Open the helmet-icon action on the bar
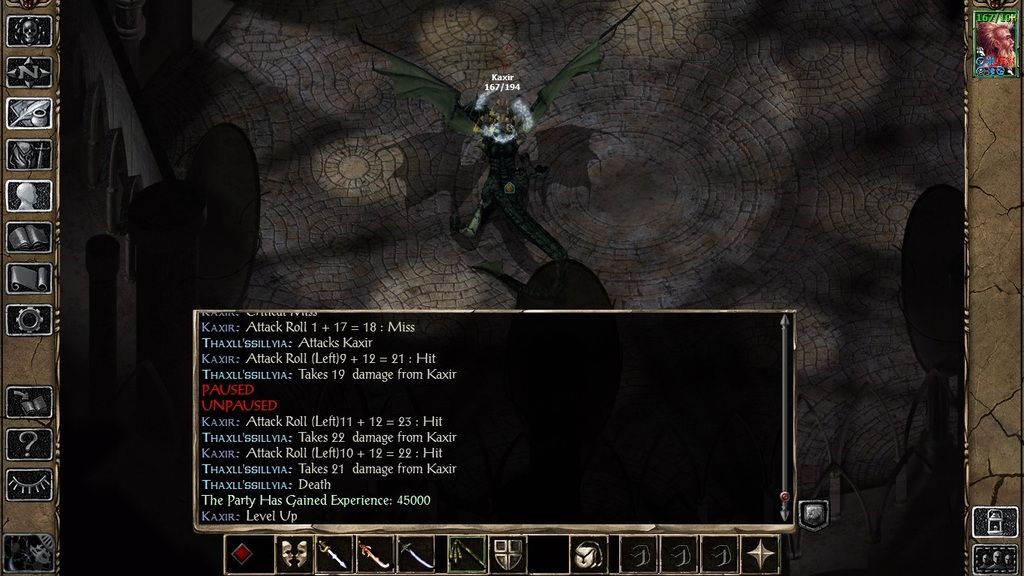Viewport: 1024px width, 576px height. pyautogui.click(x=589, y=555)
